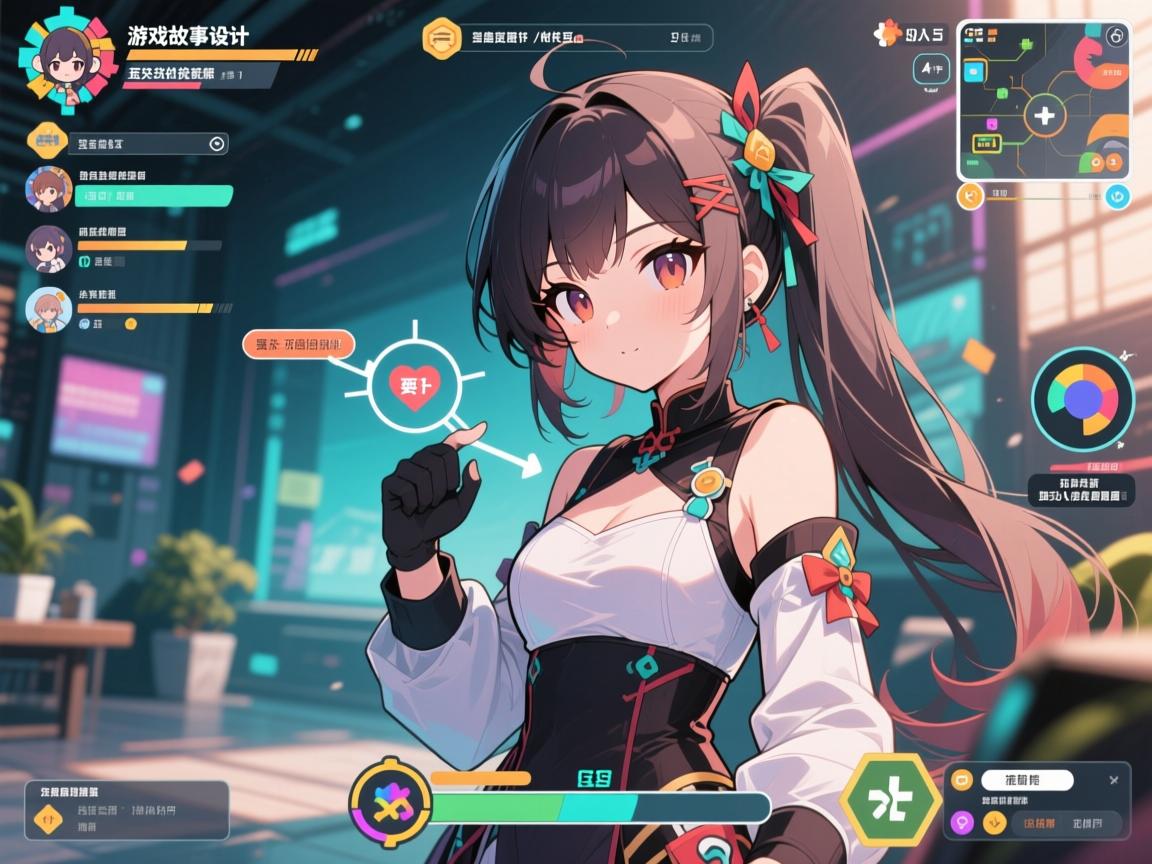
Task: Select the brown-haired party member portrait
Action: tap(48, 188)
